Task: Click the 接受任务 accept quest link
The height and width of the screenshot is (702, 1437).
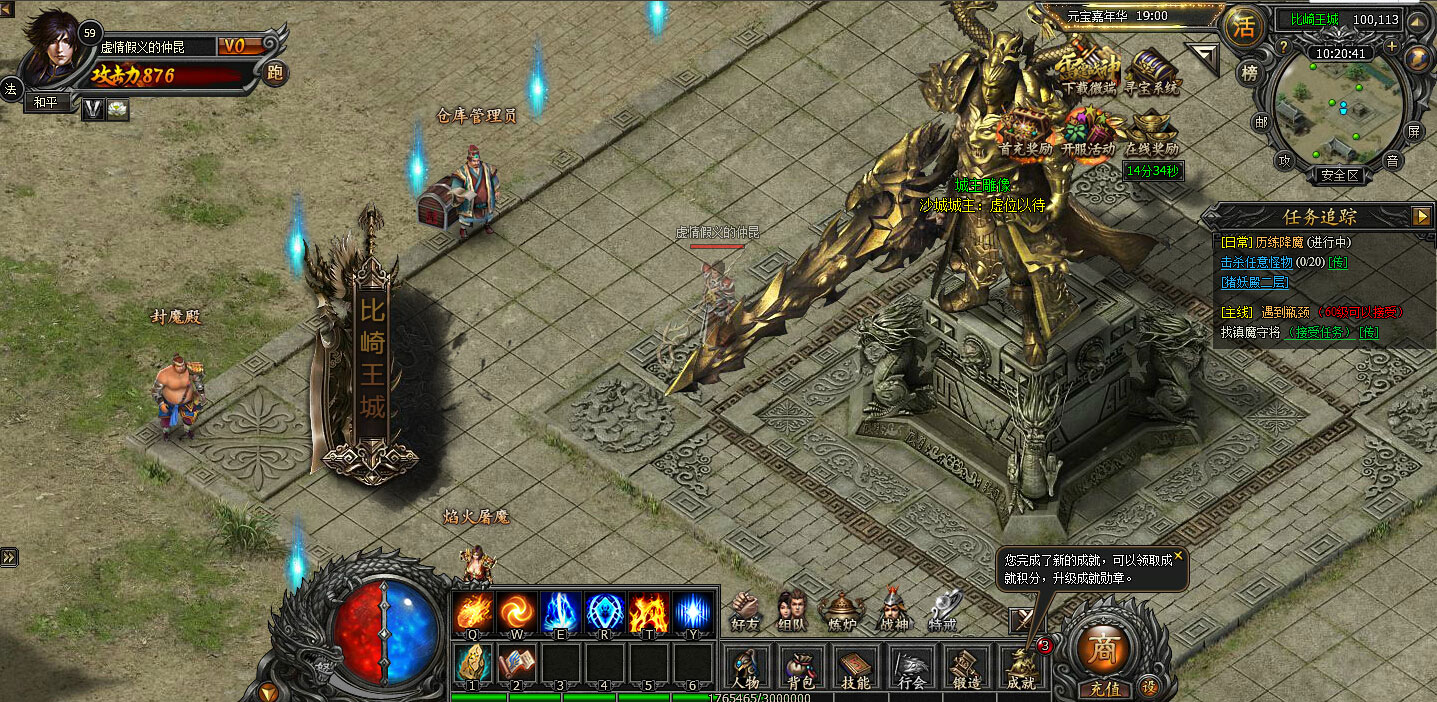Action: (x=1320, y=332)
